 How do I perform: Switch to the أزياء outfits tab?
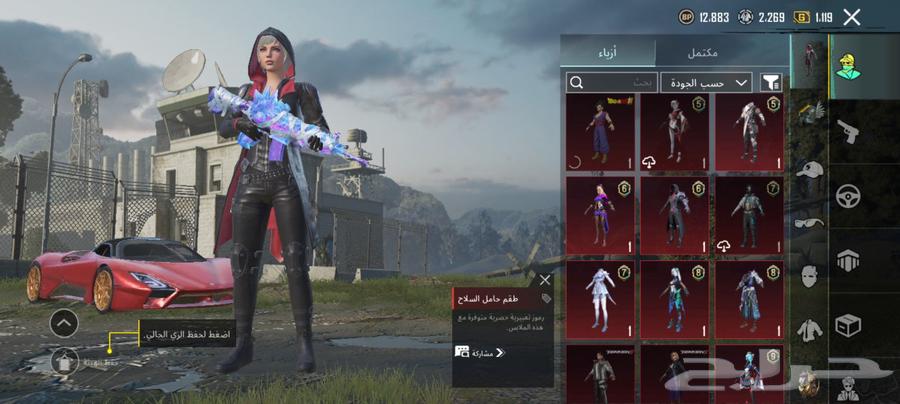pyautogui.click(x=607, y=52)
